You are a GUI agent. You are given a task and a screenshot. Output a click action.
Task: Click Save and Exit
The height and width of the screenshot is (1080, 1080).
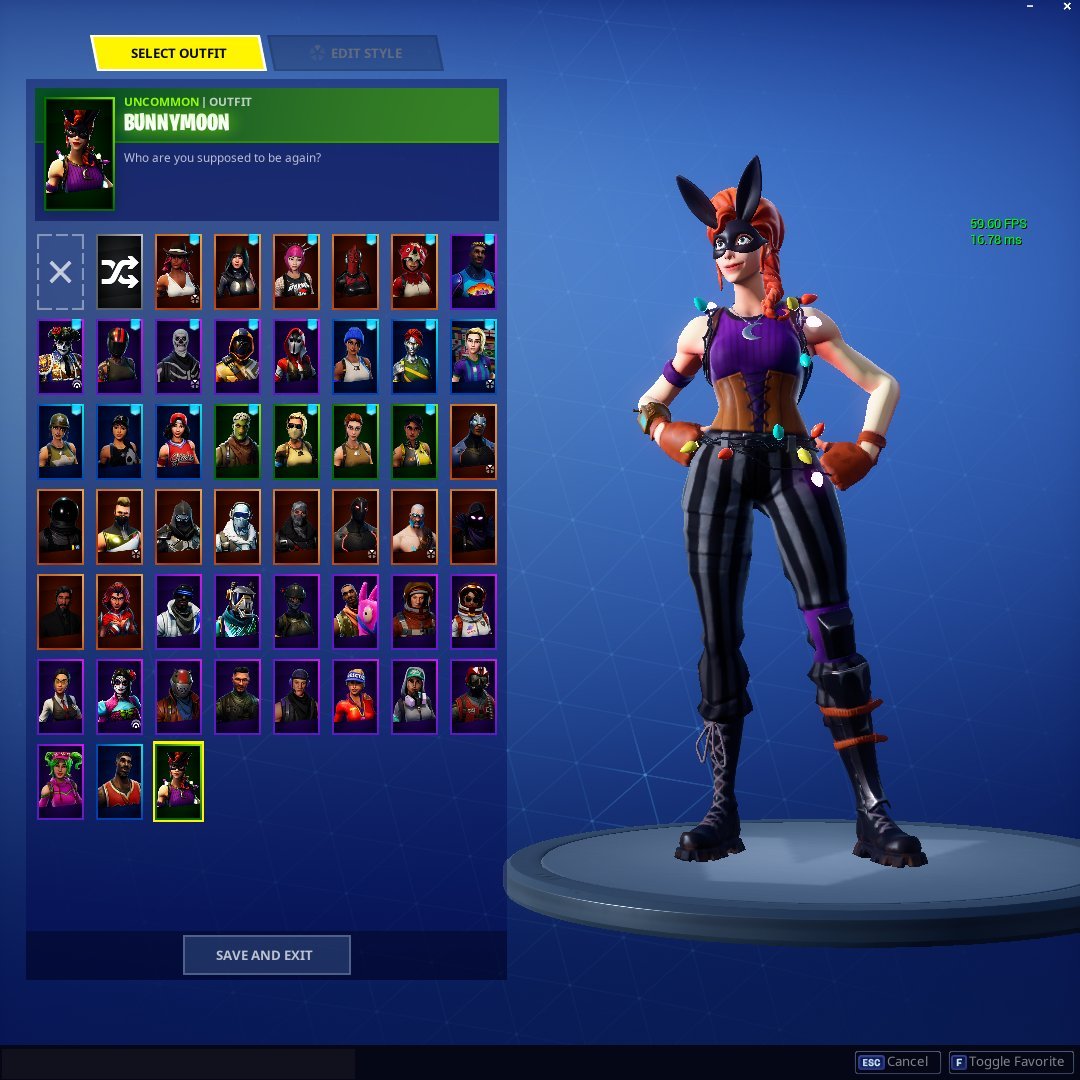coord(266,955)
